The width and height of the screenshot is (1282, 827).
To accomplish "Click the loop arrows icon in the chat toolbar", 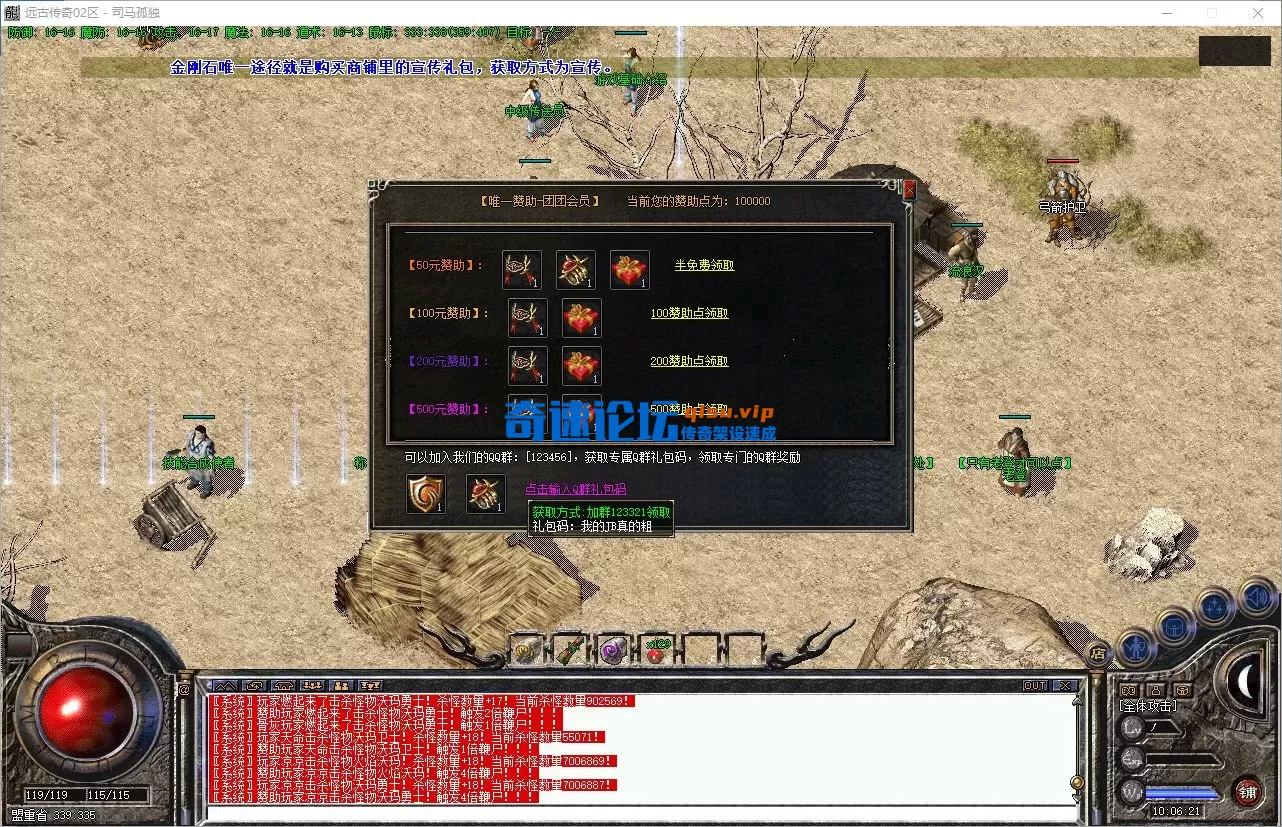I will pos(255,687).
